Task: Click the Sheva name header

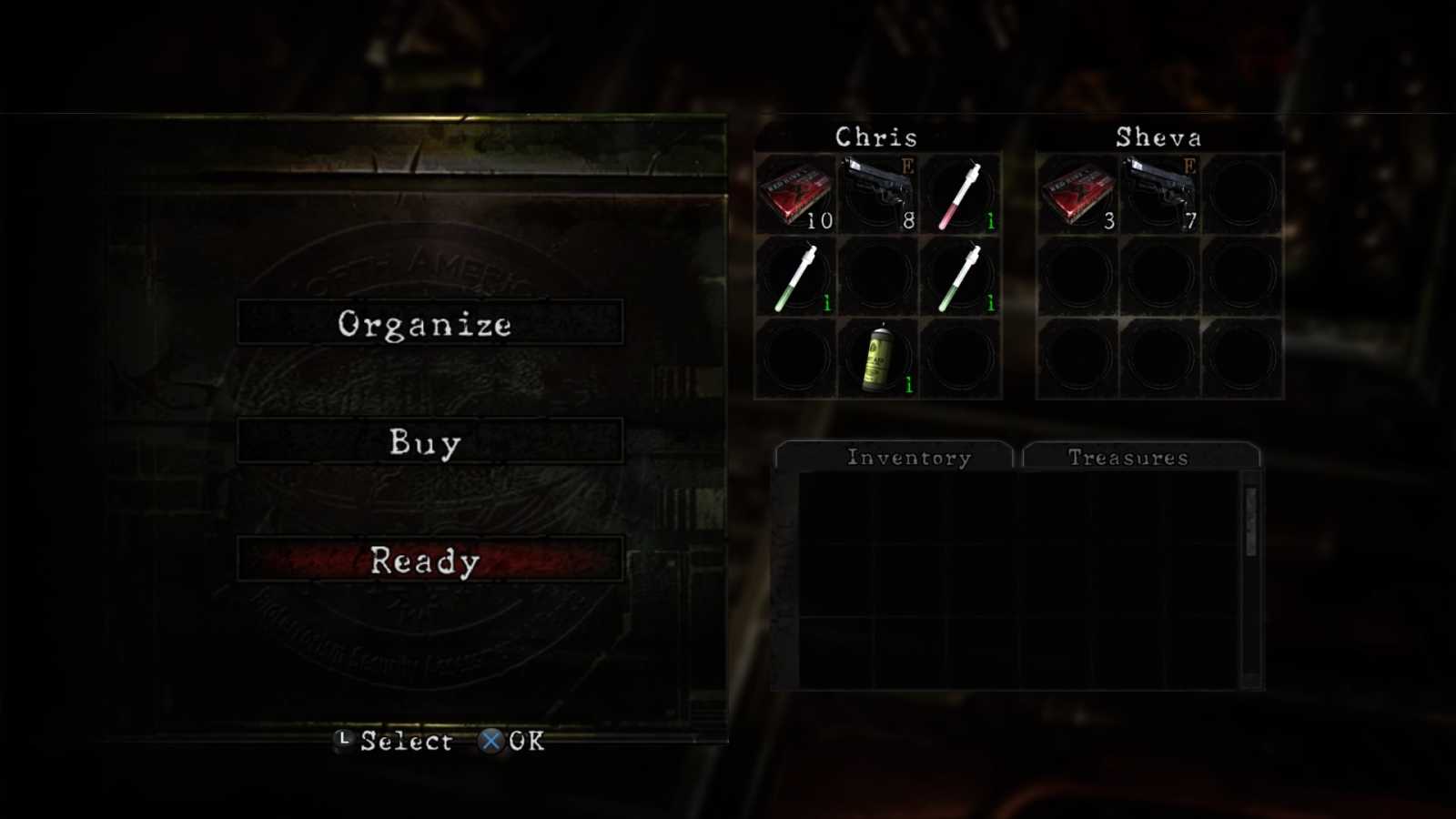Action: point(1159,137)
